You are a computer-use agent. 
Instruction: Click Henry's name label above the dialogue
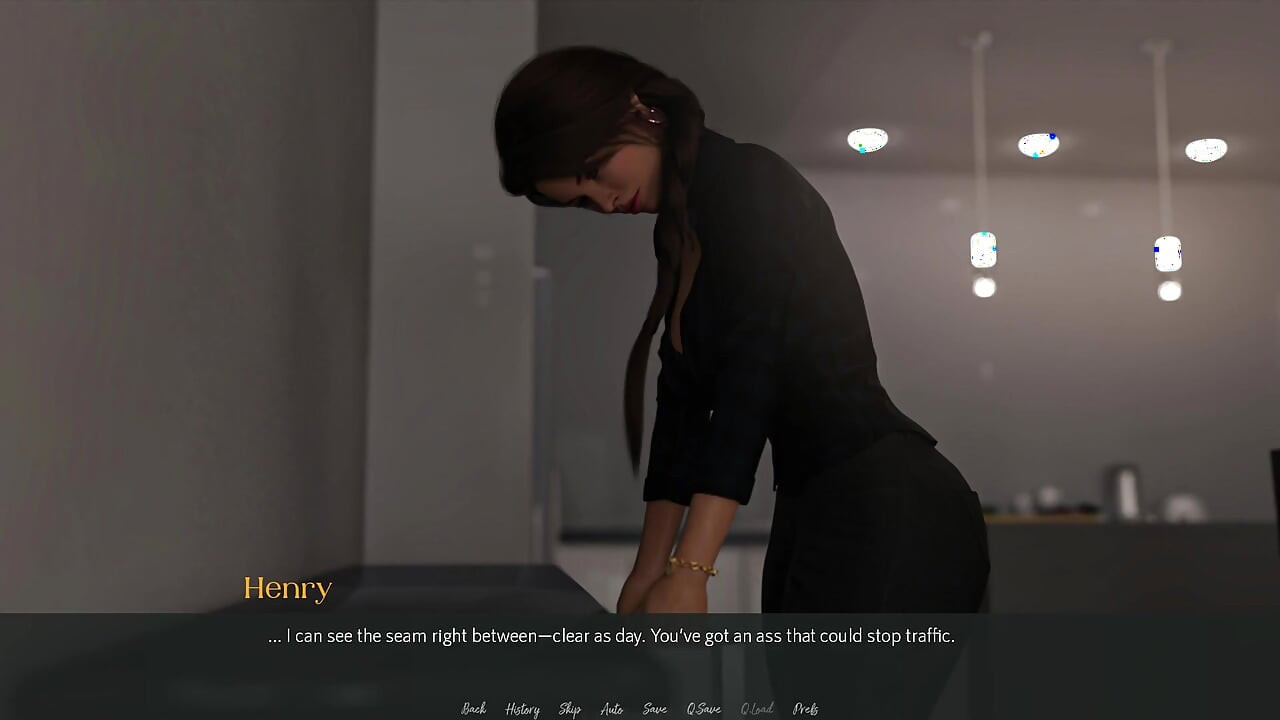tap(288, 589)
